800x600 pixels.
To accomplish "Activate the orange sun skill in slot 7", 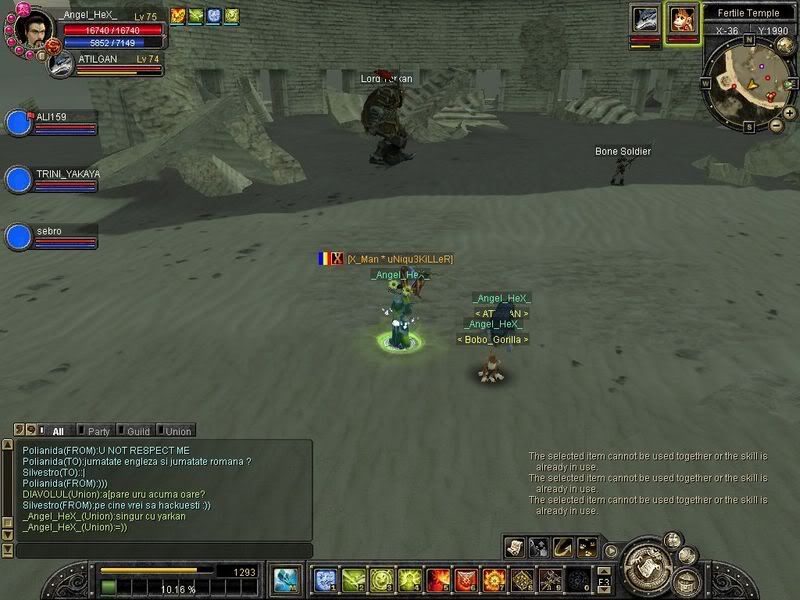I will pos(494,579).
